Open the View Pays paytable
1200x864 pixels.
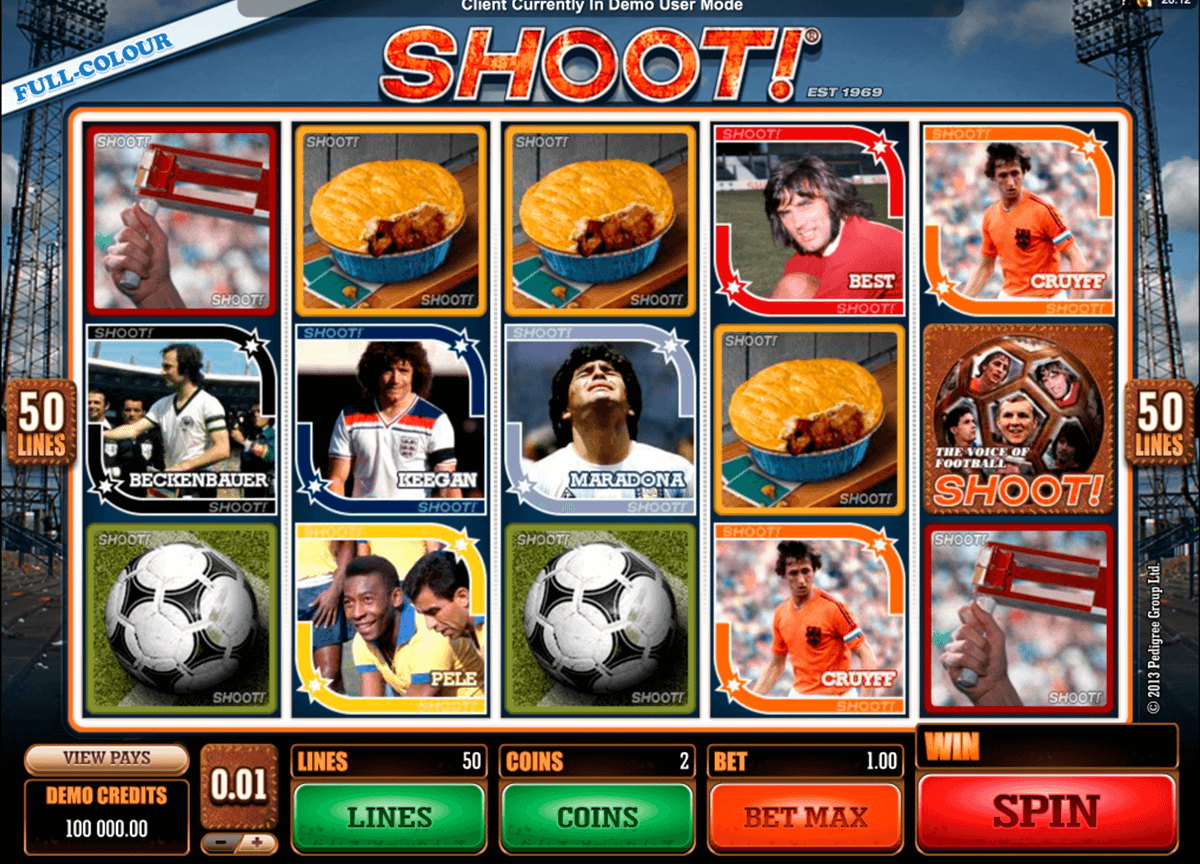click(x=107, y=758)
